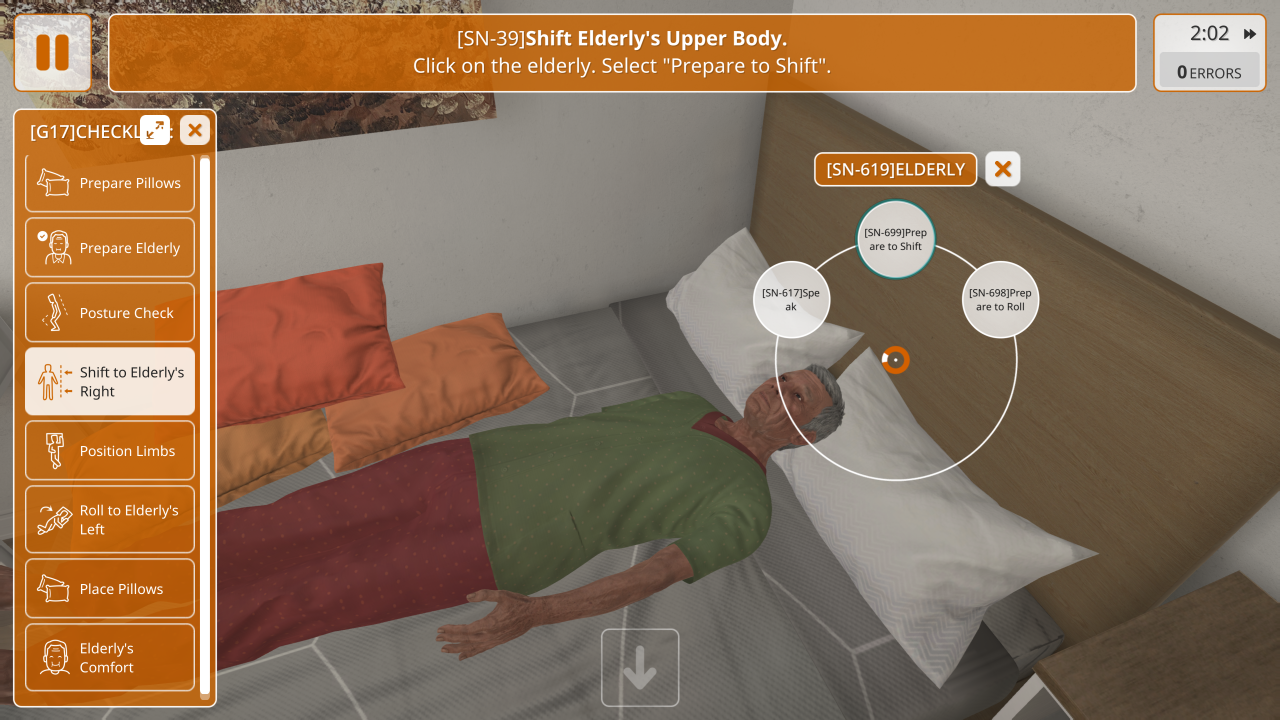
Task: Select the Elderly's Comfort step
Action: click(x=110, y=658)
